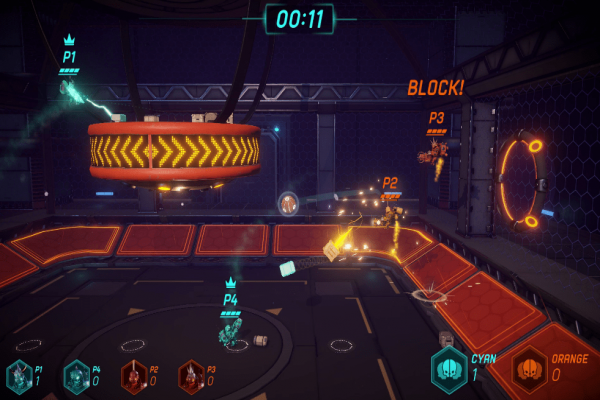The image size is (600, 400).
Task: Select the P4 cyan player portrait
Action: 76,376
